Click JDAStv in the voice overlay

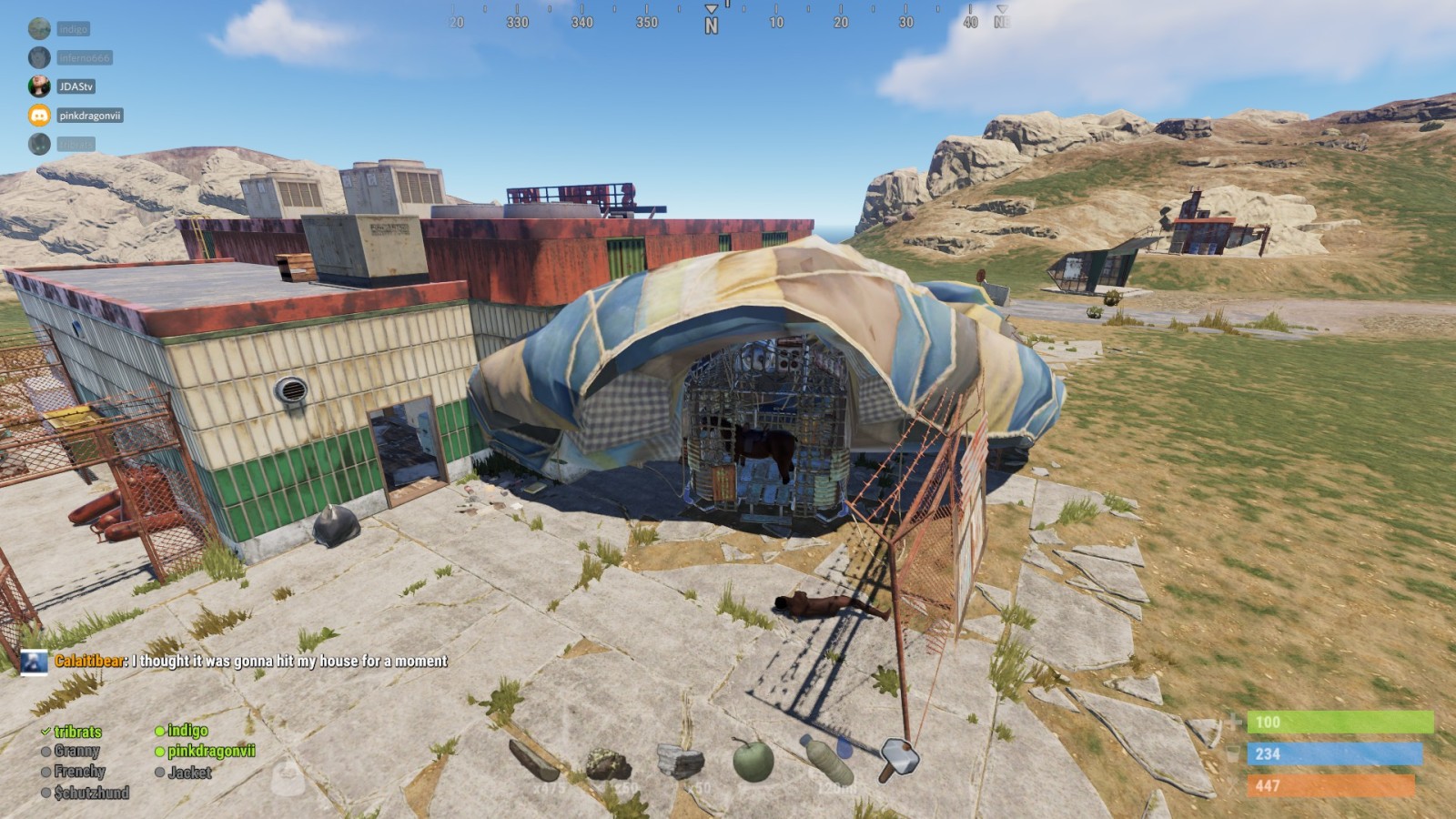[76, 86]
